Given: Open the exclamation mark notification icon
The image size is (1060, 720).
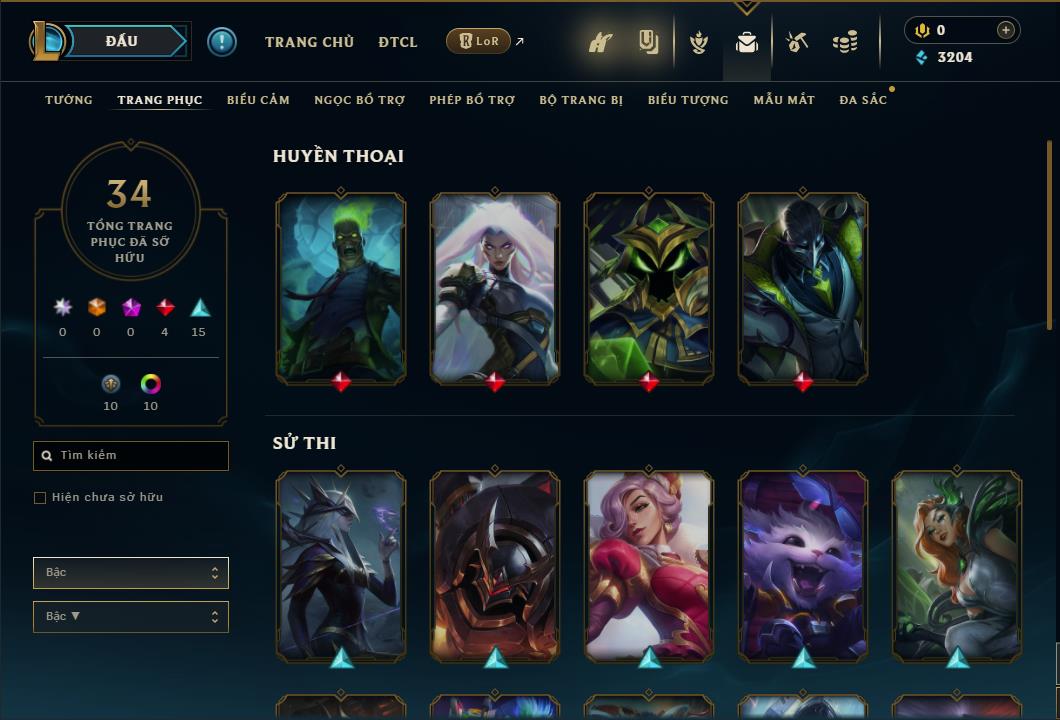Looking at the screenshot, I should pyautogui.click(x=221, y=41).
